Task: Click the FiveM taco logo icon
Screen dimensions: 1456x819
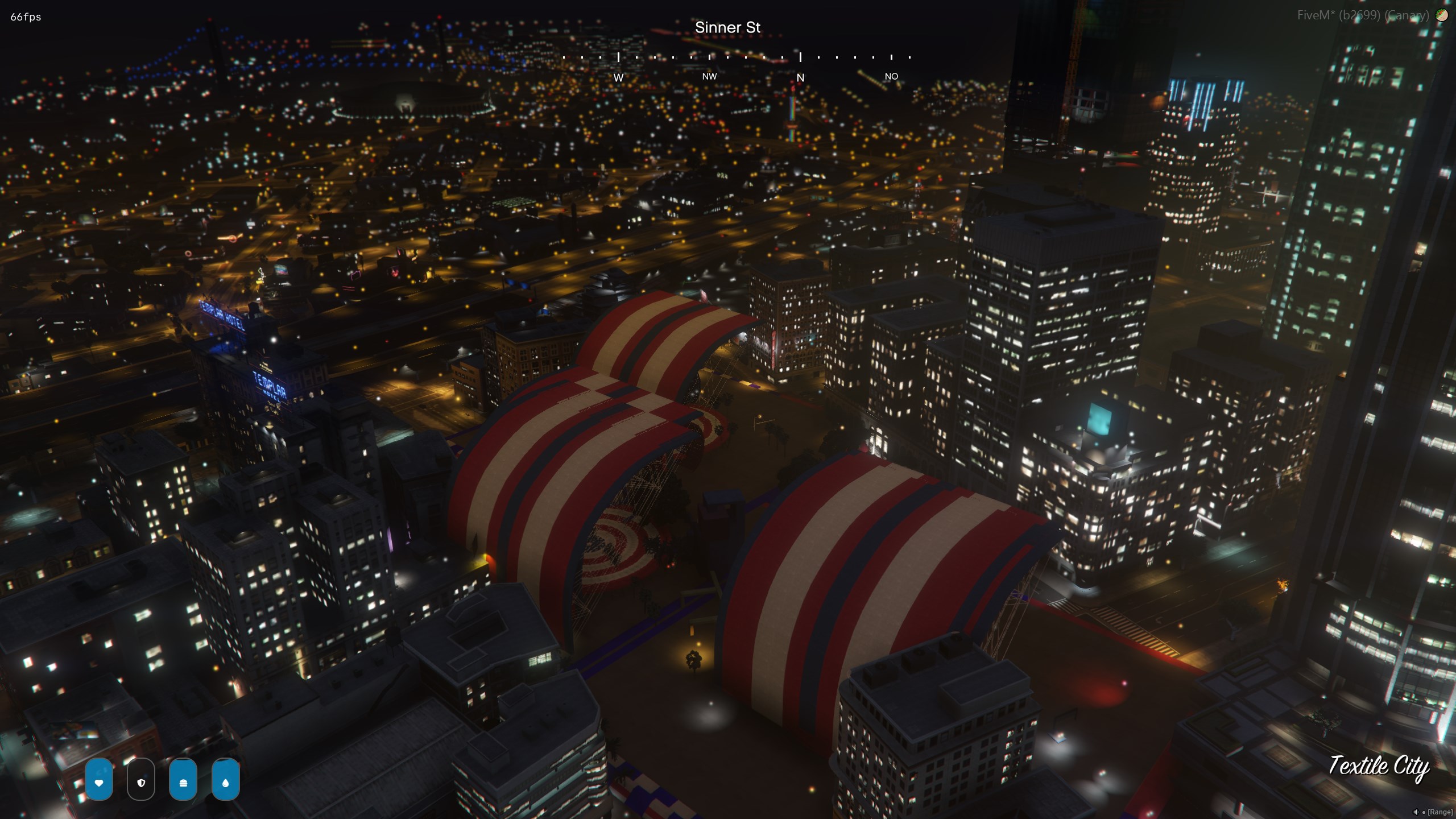Action: [1442, 15]
